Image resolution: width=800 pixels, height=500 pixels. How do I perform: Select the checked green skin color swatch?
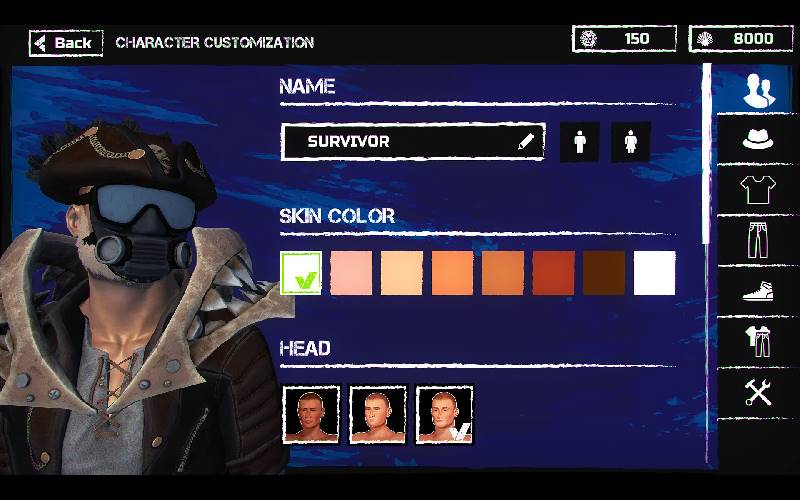click(302, 273)
